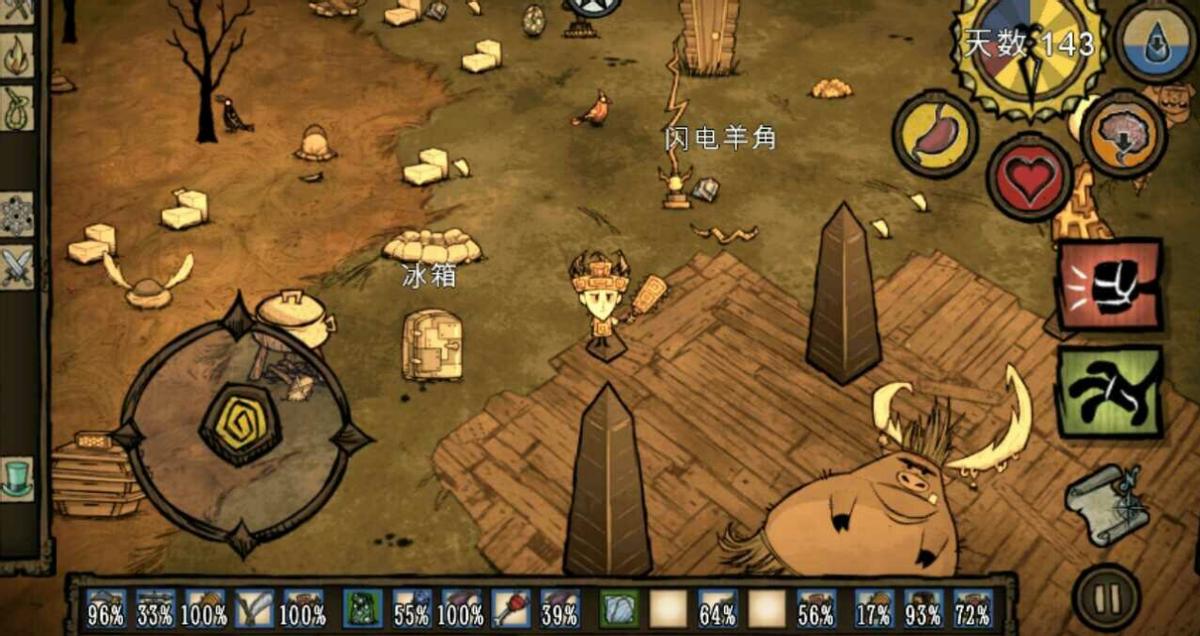Choose the inventory item at 39% durability
This screenshot has width=1200, height=636.
[559, 607]
